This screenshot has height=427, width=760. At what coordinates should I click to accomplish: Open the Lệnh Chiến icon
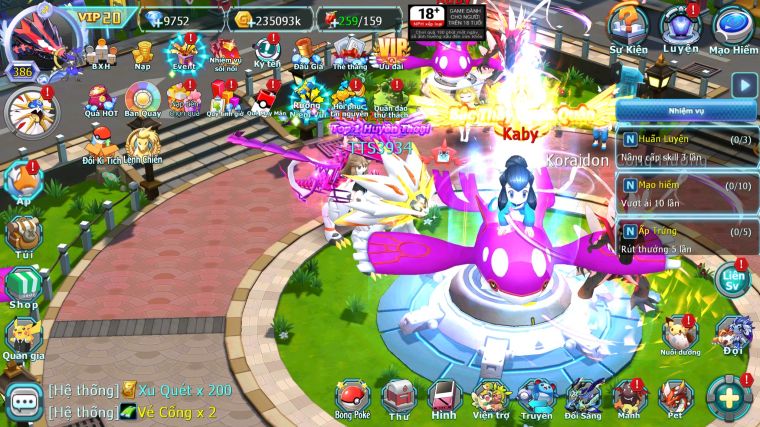click(x=144, y=144)
